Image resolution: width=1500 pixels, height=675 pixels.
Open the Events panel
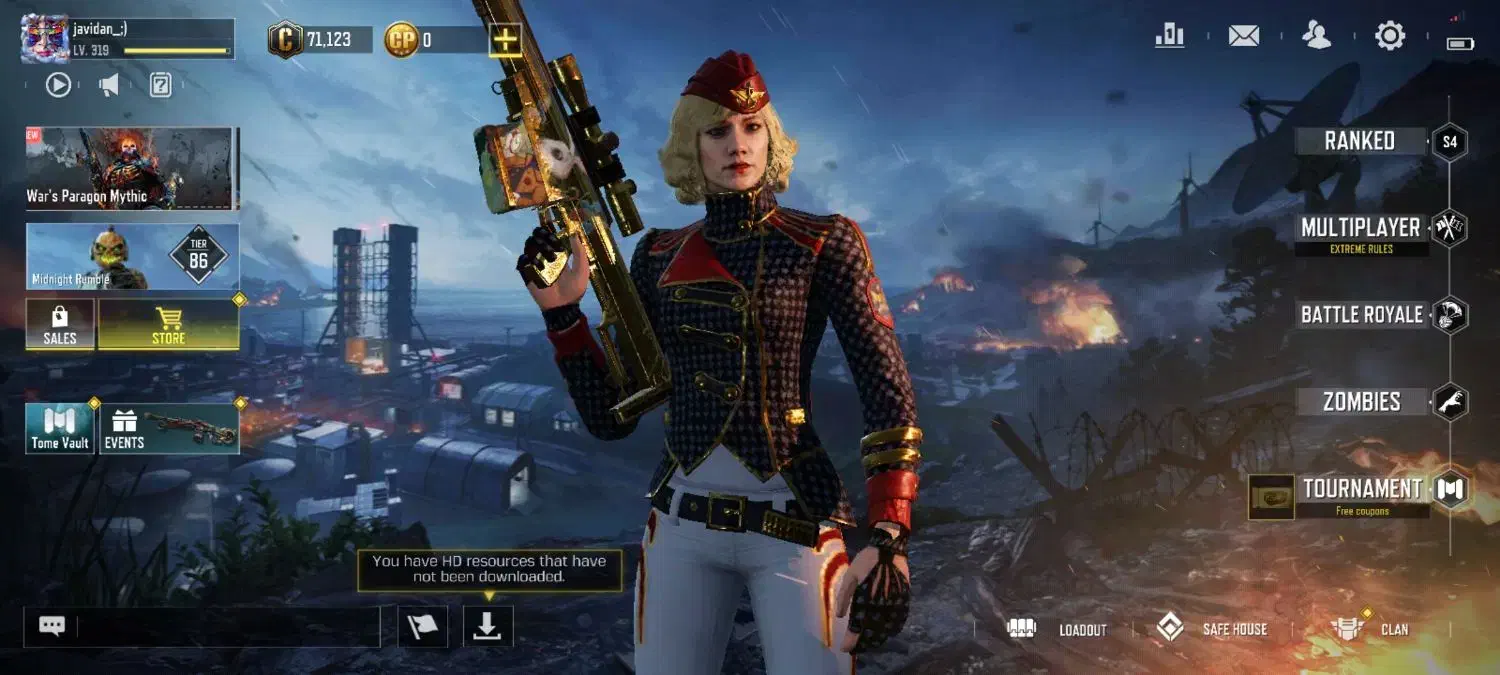point(168,429)
